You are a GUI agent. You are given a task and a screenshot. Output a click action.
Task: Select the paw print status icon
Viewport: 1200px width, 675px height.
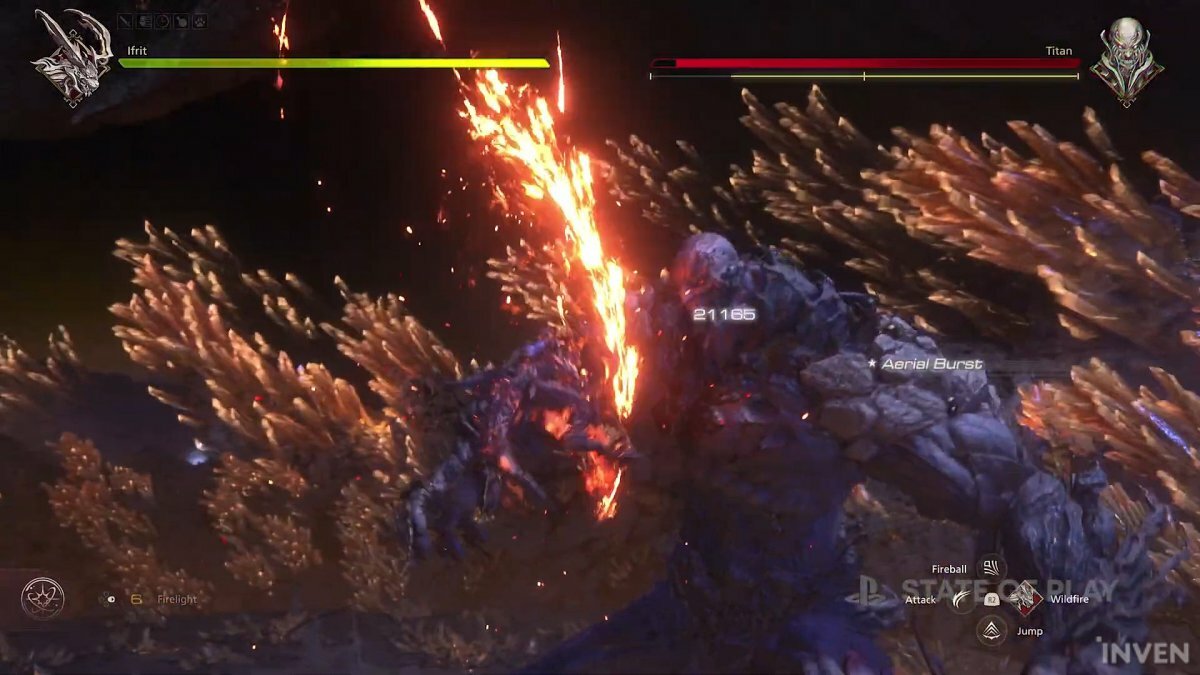coord(200,20)
